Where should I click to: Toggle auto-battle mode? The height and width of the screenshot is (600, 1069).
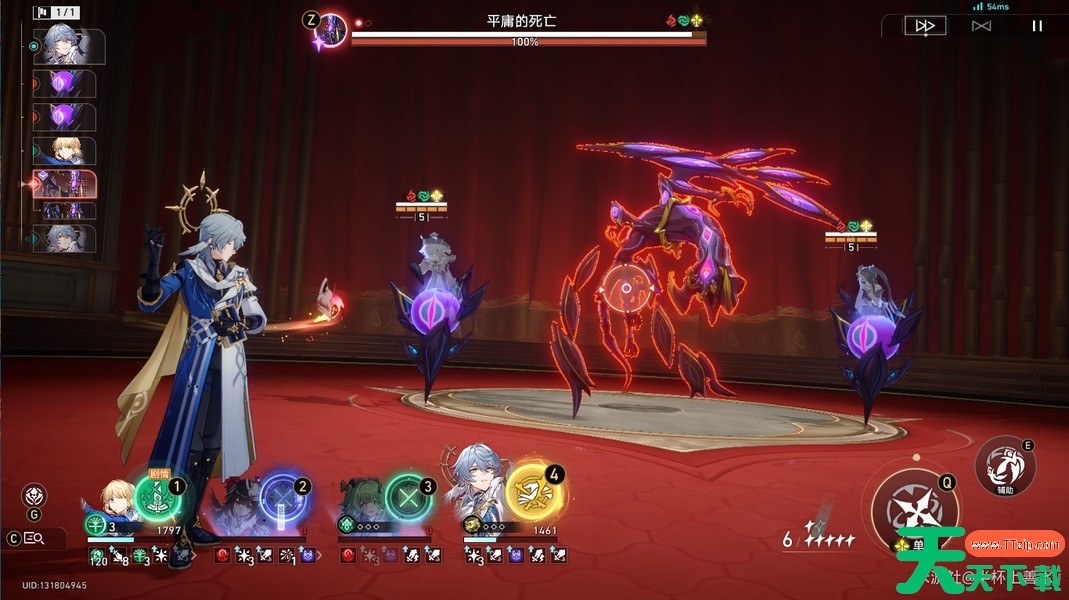pos(981,26)
